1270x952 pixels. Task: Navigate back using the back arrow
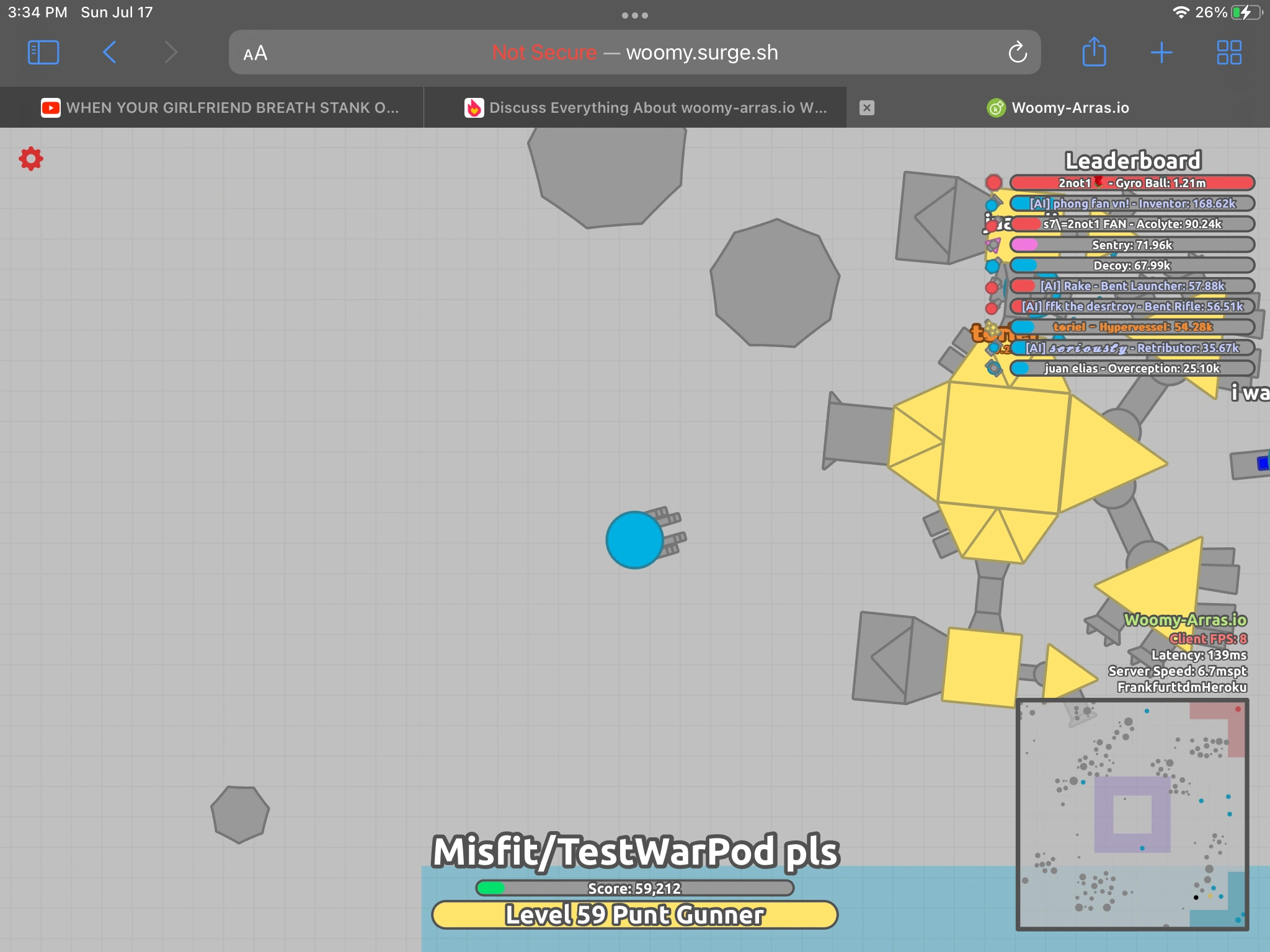(109, 52)
